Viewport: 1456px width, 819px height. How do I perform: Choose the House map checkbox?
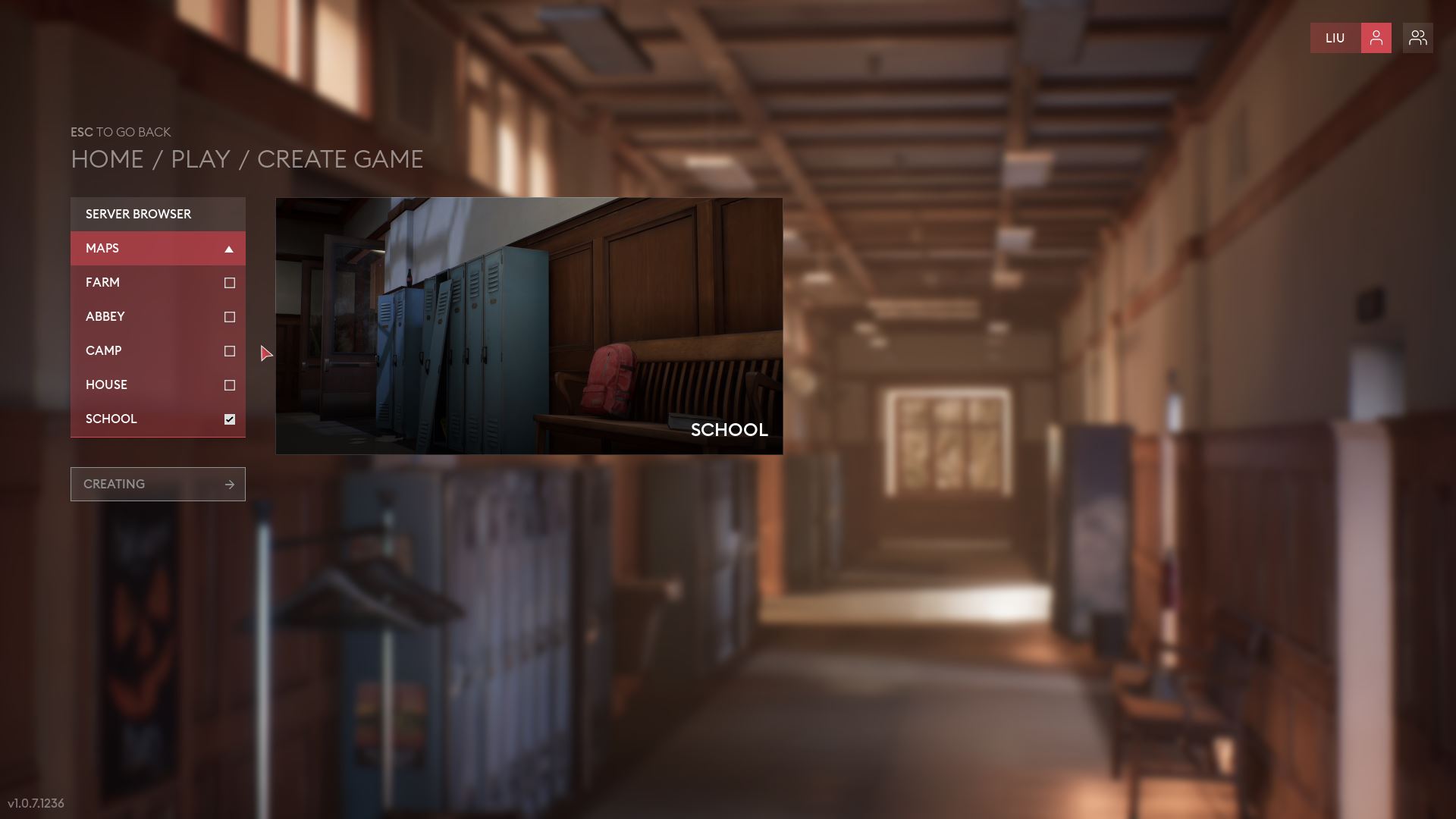(x=230, y=385)
